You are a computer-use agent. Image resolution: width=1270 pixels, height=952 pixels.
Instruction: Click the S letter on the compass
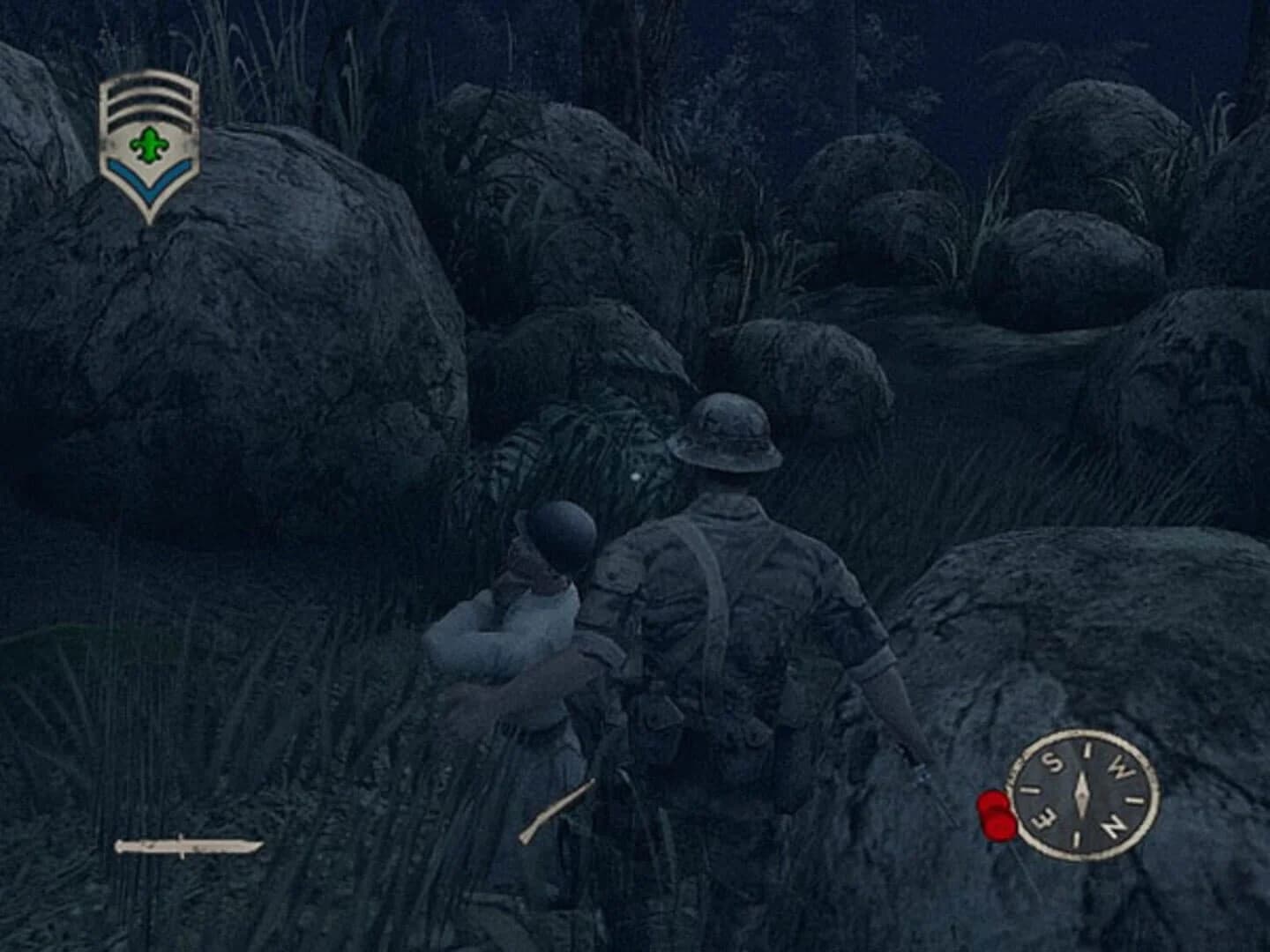pyautogui.click(x=1052, y=762)
